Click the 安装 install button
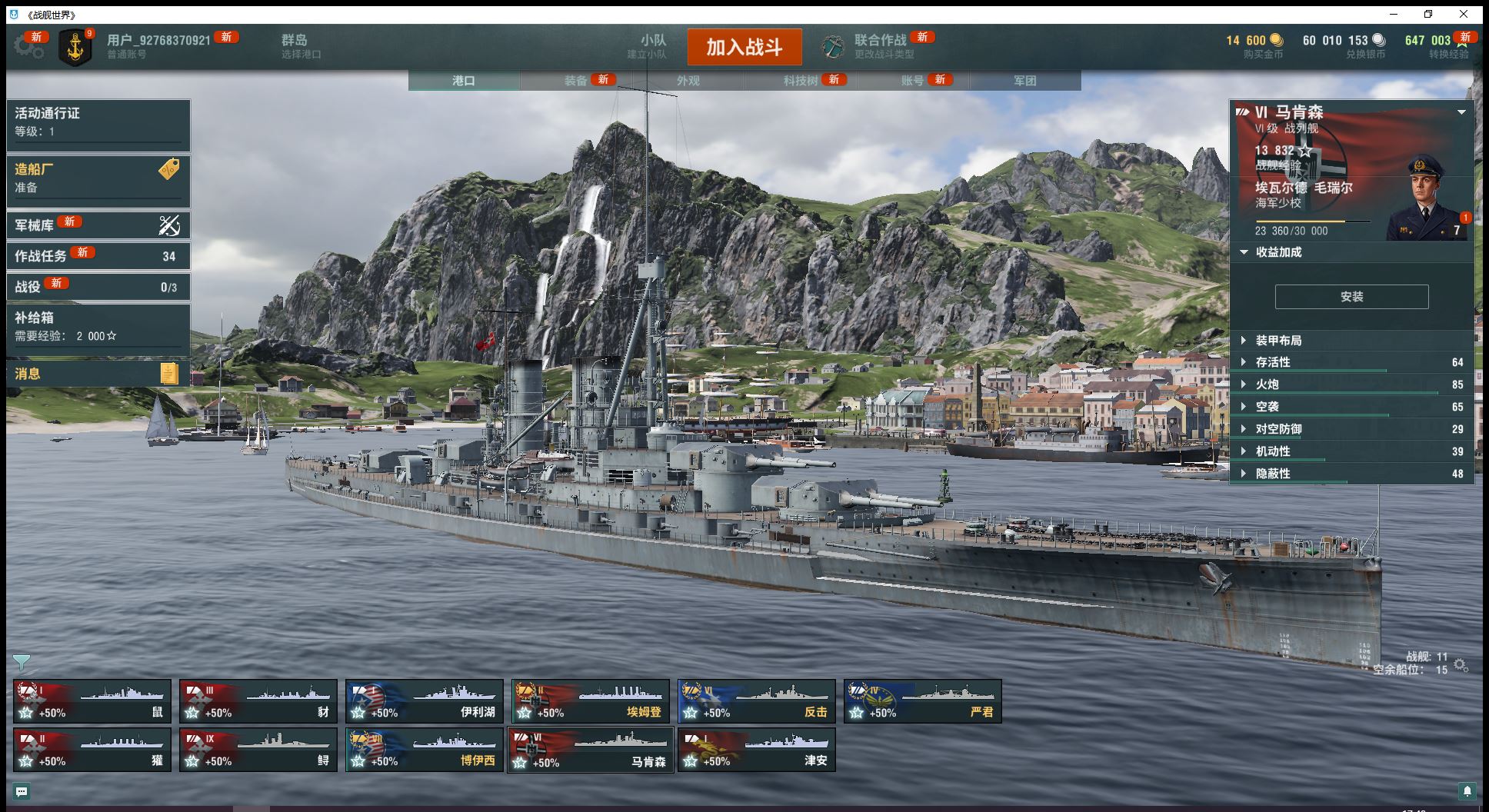The height and width of the screenshot is (812, 1489). coord(1351,297)
